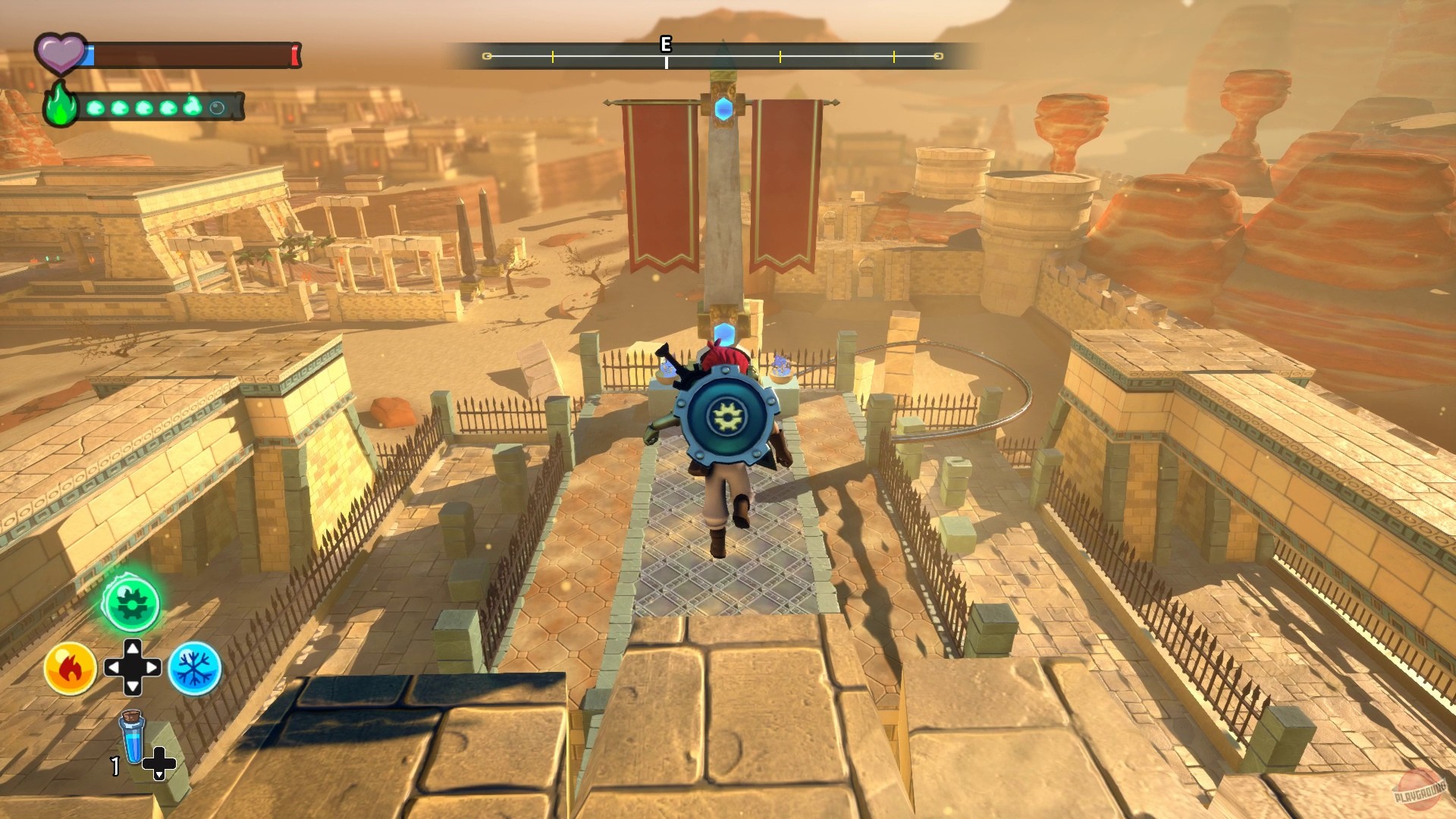This screenshot has height=819, width=1456.
Task: Select the green gear gadget icon
Action: (133, 603)
